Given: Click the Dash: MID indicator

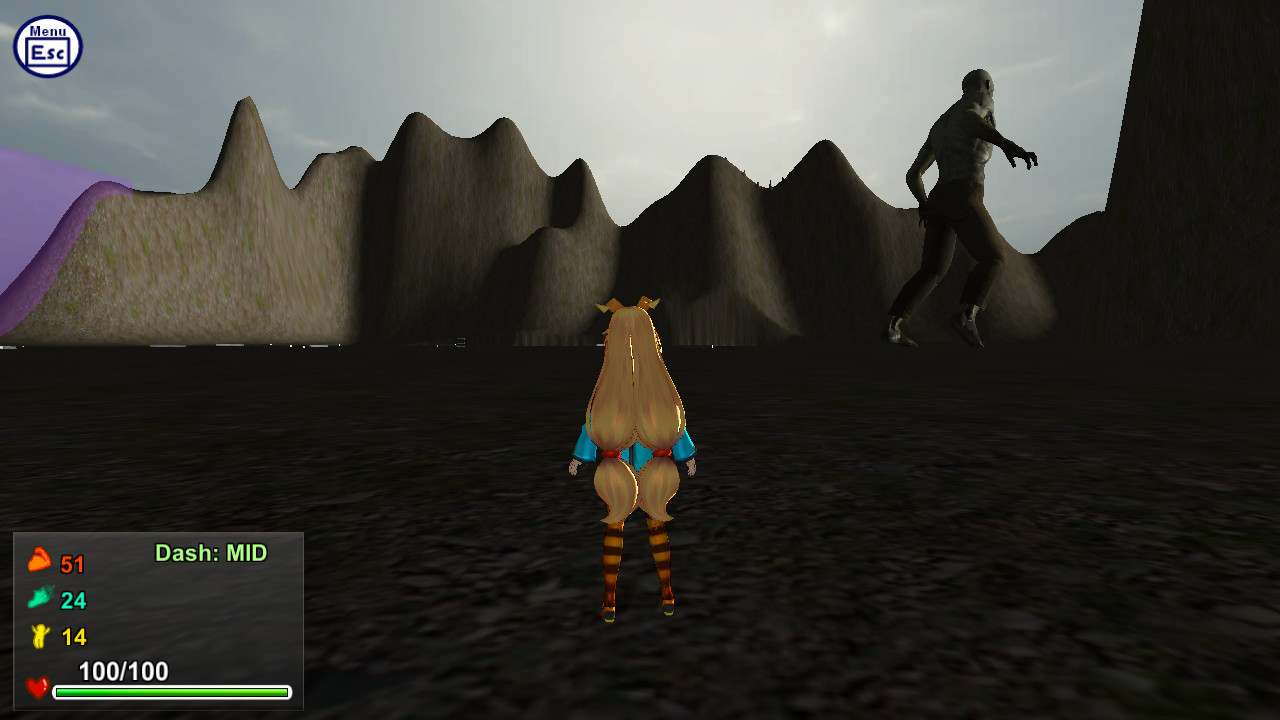Looking at the screenshot, I should pyautogui.click(x=212, y=551).
